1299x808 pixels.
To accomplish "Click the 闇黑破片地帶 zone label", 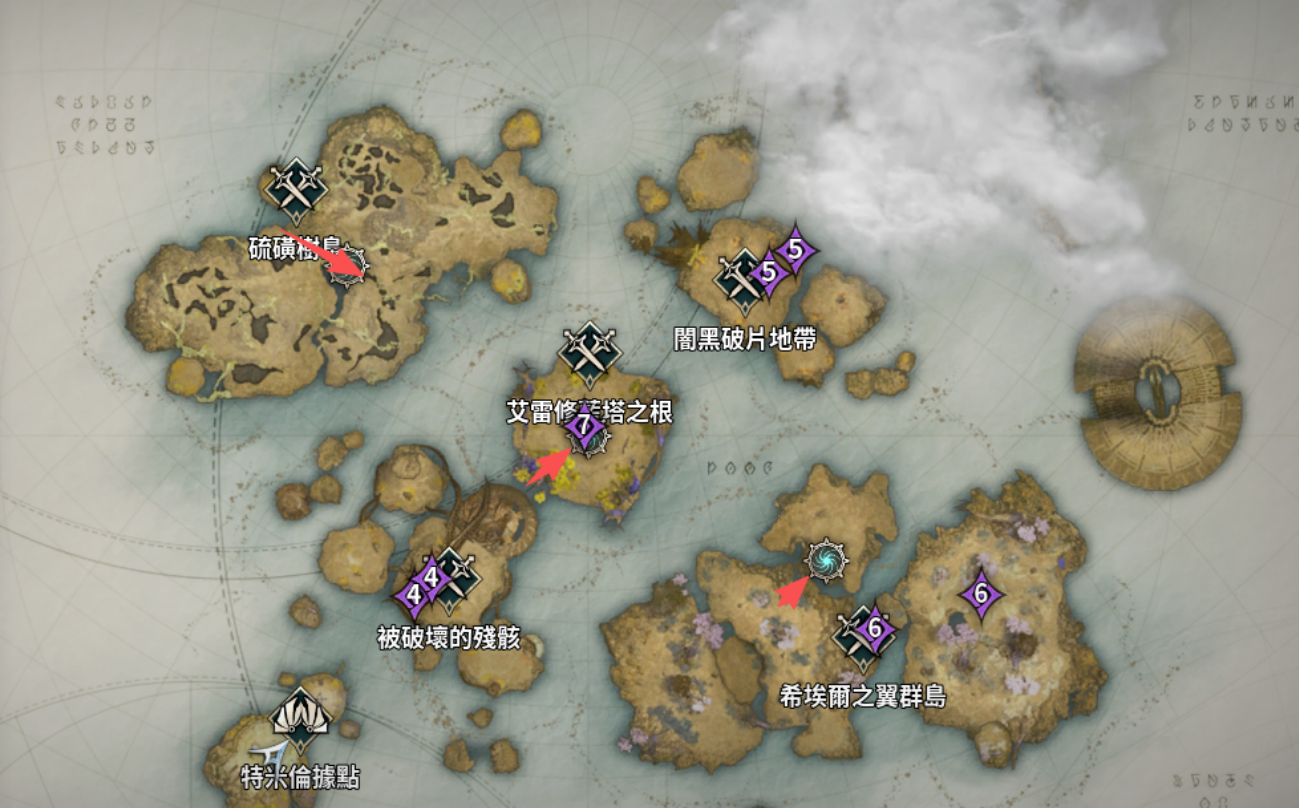I will point(744,338).
